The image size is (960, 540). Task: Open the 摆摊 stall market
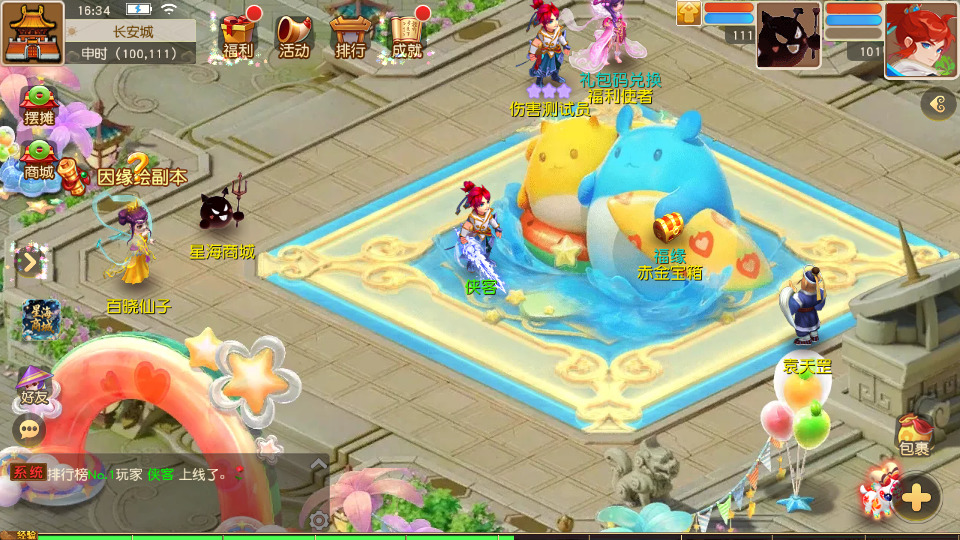tap(38, 105)
